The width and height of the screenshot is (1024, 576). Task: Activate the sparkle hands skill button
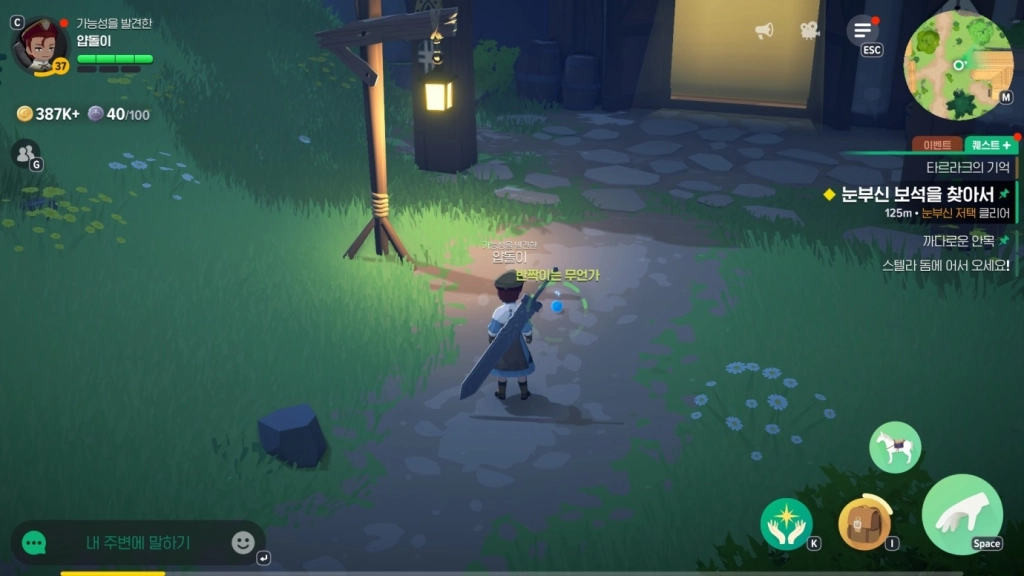click(x=786, y=523)
